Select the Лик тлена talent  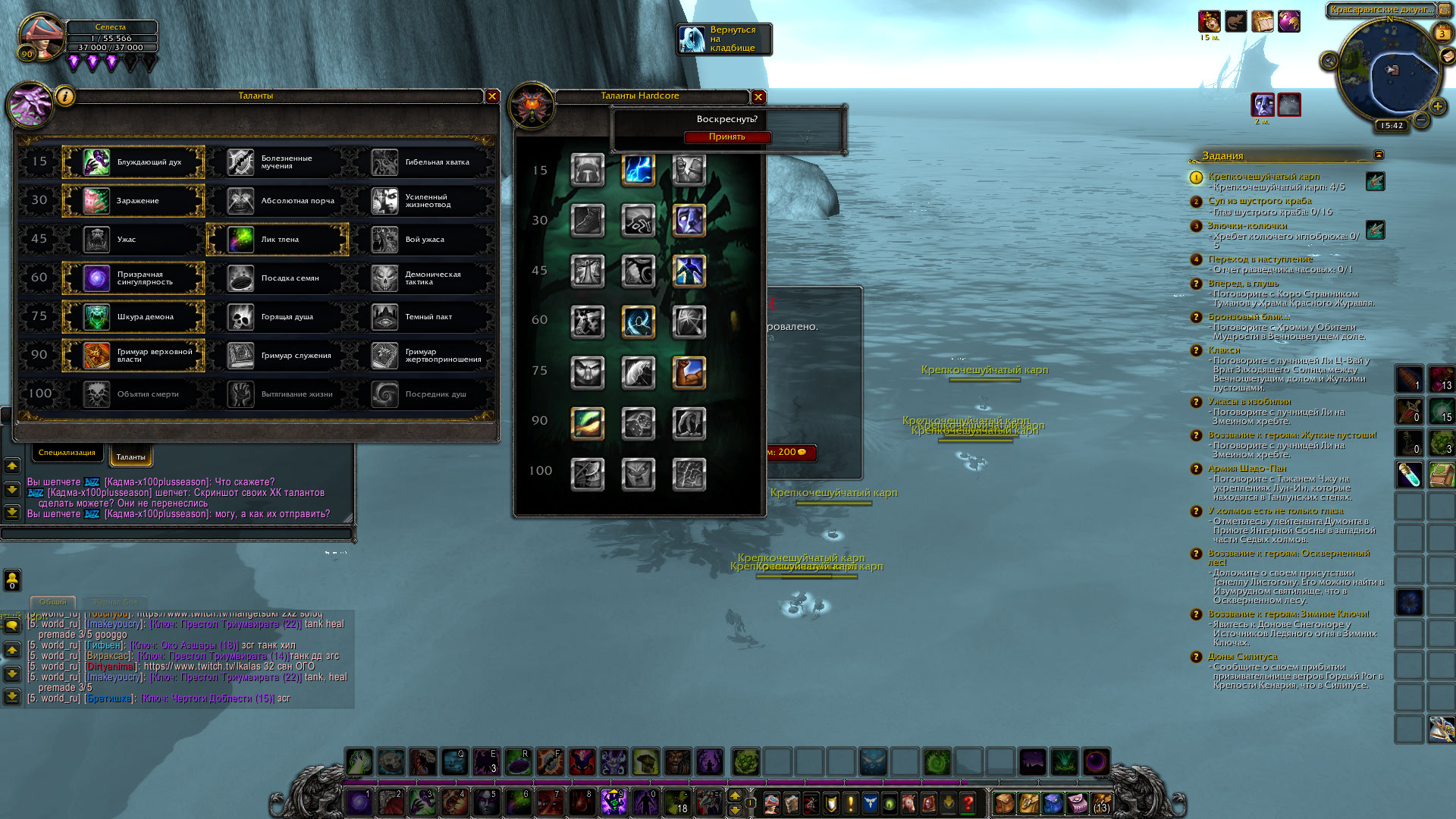[x=278, y=240]
